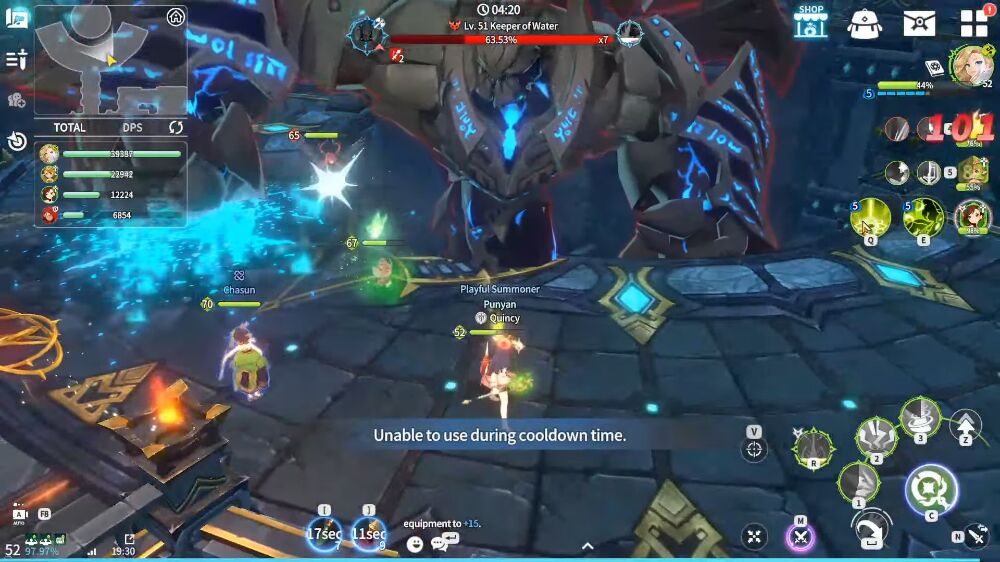Open the mail envelope icon
1000x562 pixels.
919,22
